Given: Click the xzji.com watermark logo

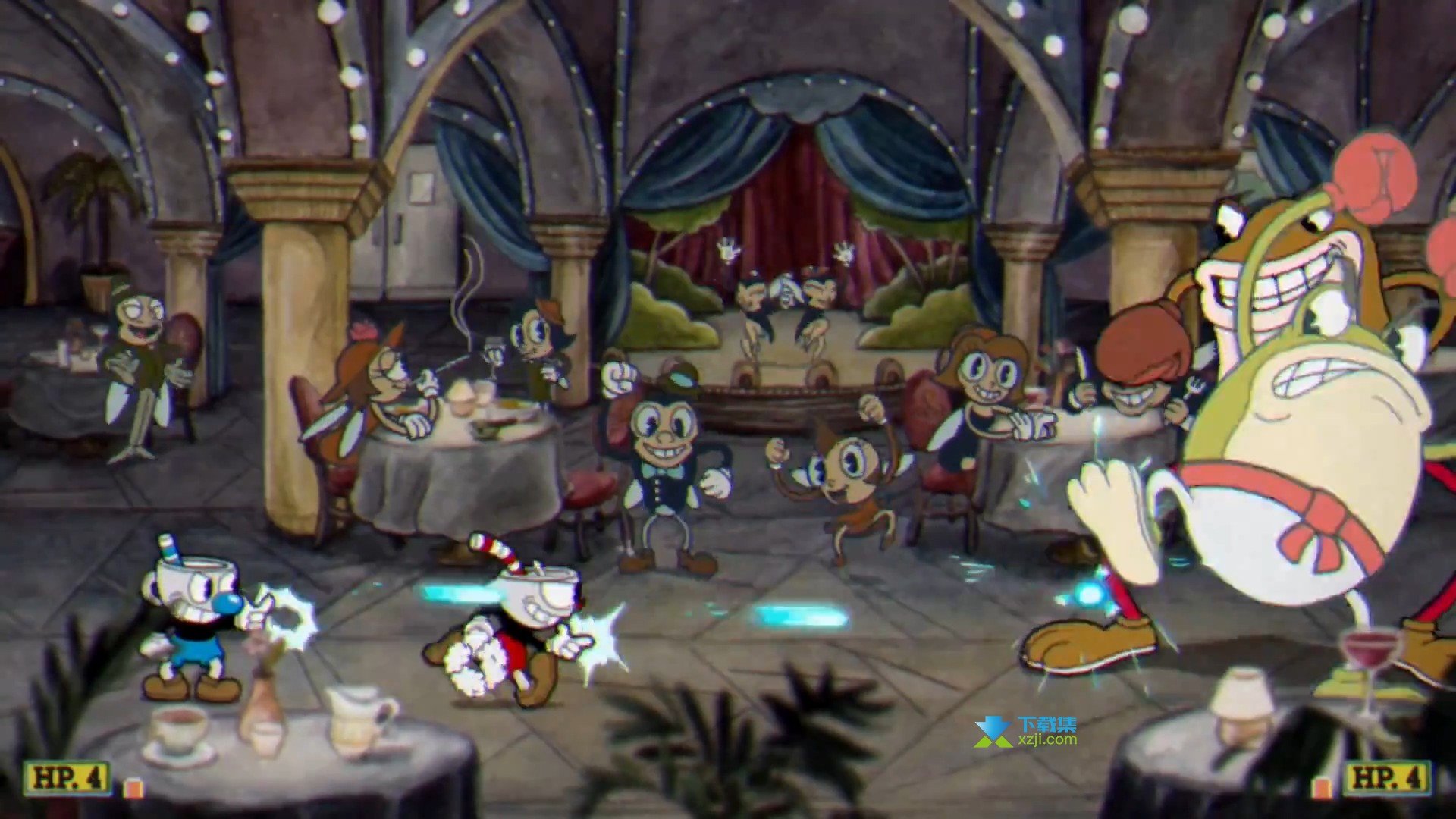Looking at the screenshot, I should pos(1025,731).
